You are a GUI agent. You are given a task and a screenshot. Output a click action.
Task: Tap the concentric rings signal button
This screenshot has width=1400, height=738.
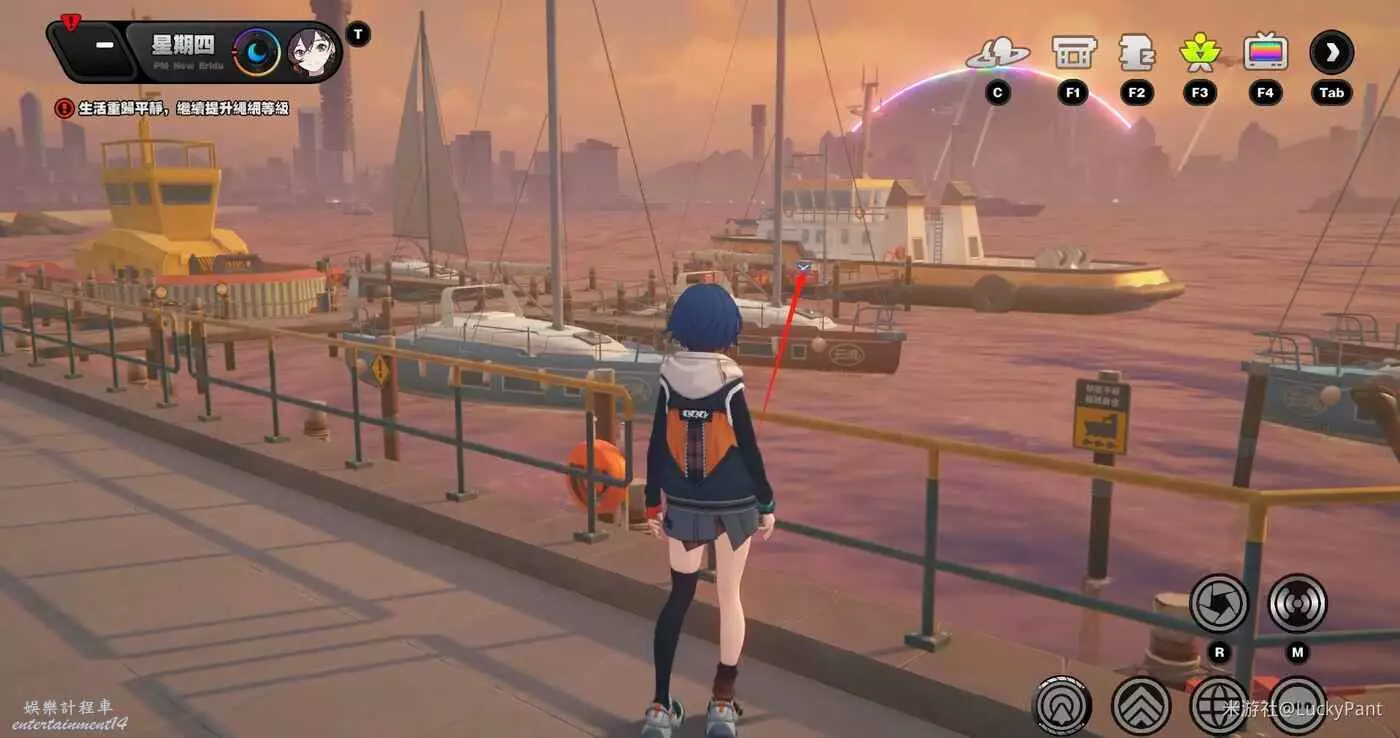pos(1297,603)
